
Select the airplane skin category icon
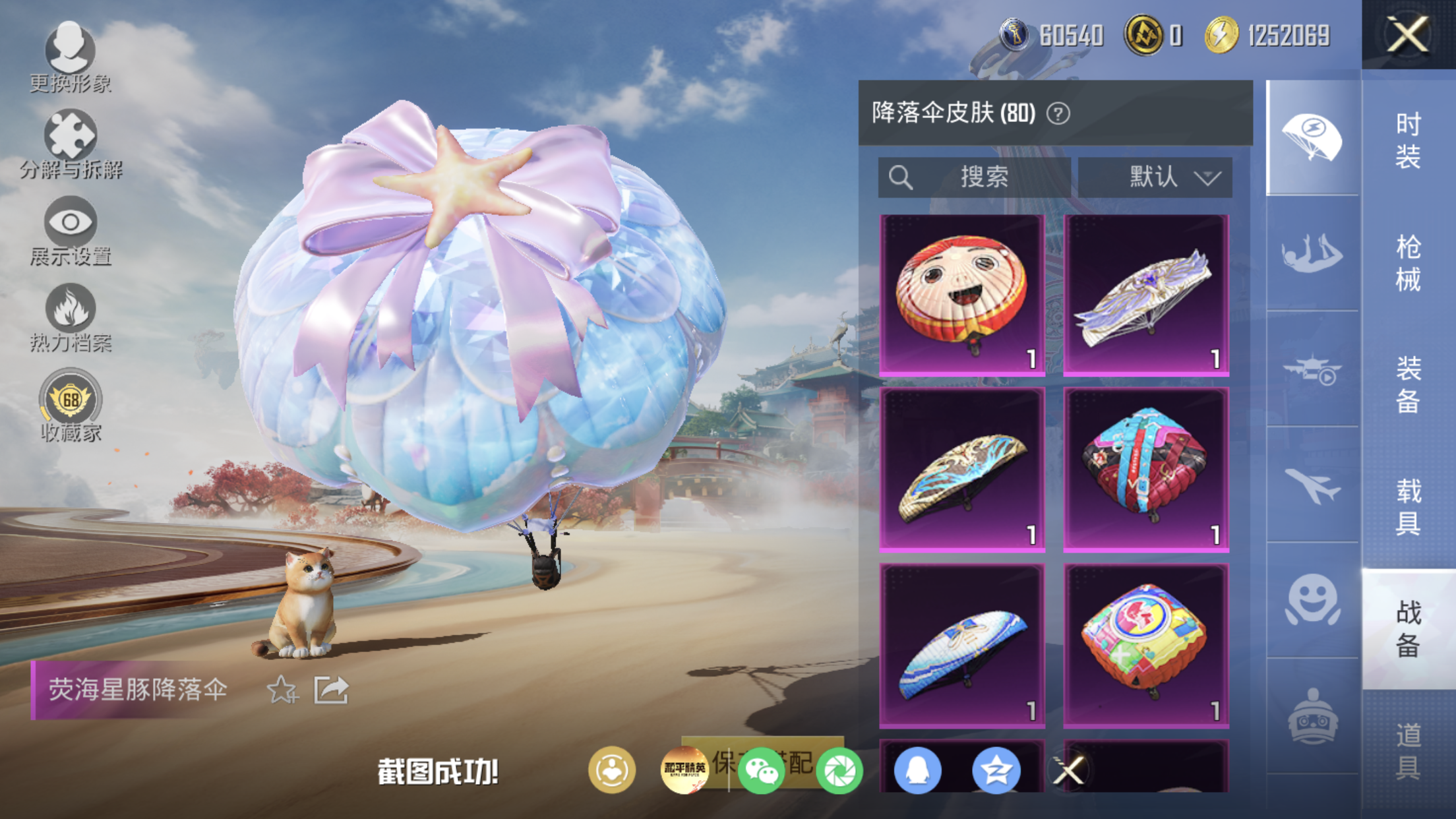[x=1312, y=485]
